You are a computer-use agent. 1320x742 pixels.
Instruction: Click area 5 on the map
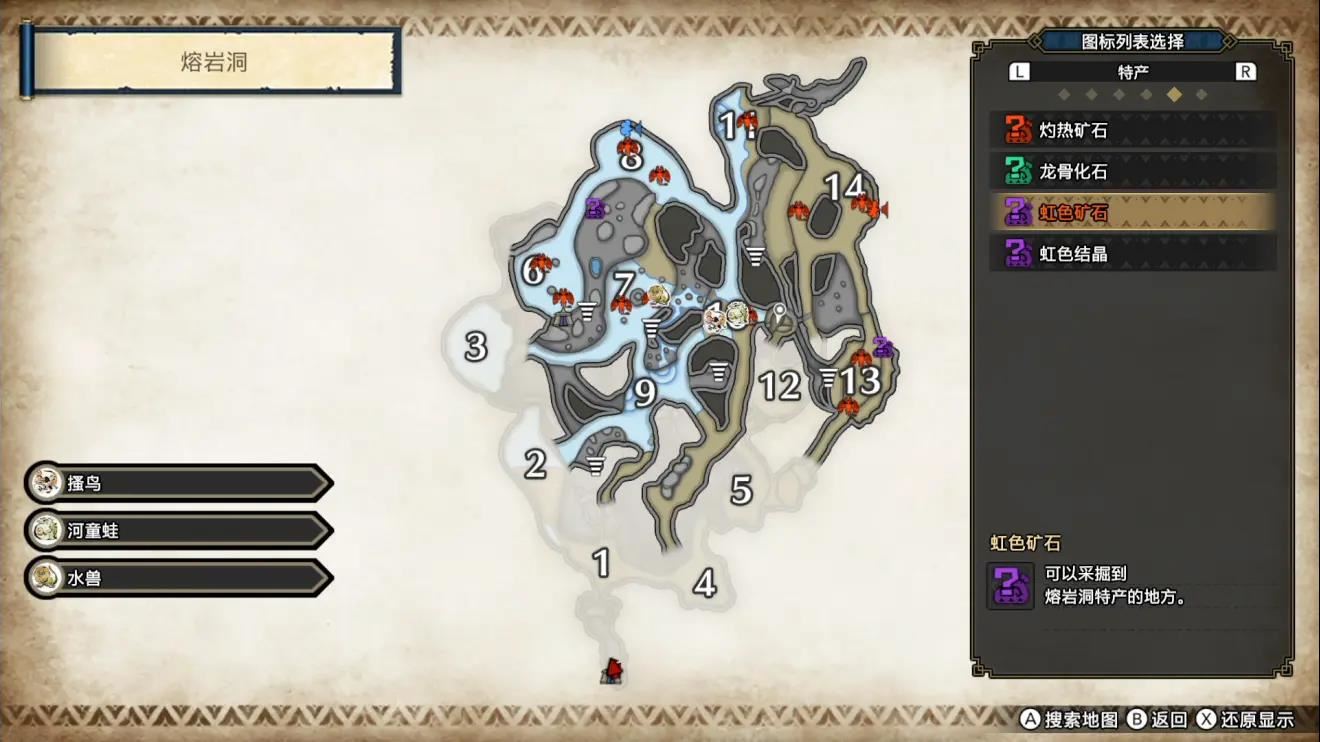click(741, 490)
